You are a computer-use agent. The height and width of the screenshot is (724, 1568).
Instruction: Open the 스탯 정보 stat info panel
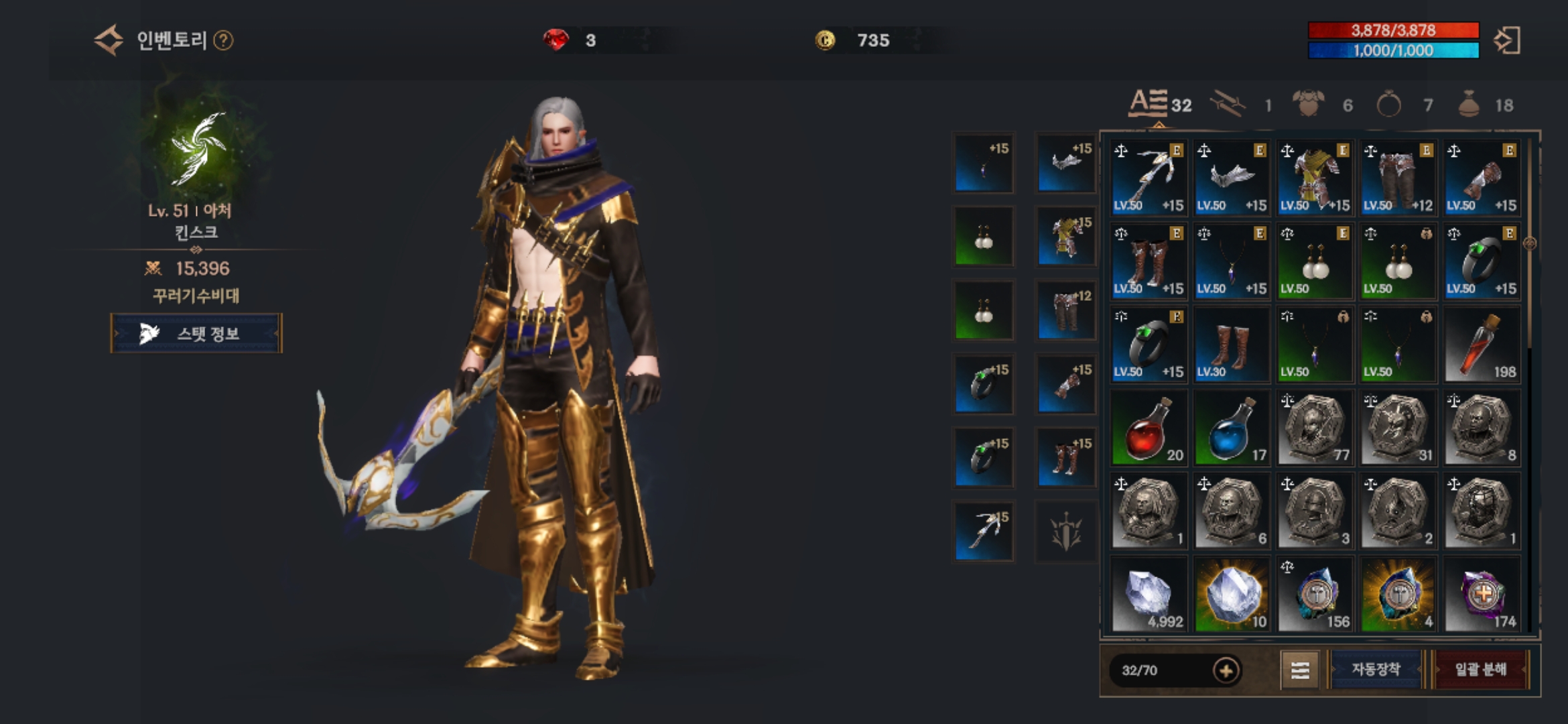(196, 333)
